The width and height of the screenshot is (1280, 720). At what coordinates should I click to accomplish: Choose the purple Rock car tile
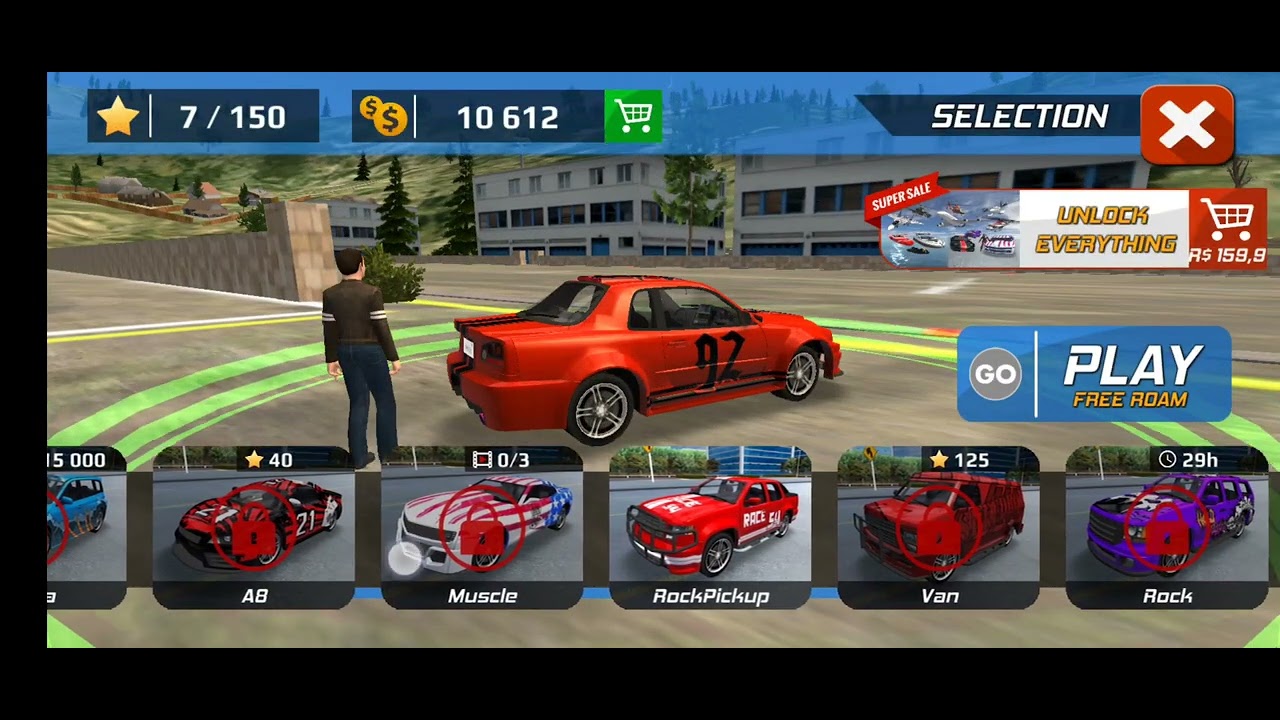click(x=1166, y=528)
